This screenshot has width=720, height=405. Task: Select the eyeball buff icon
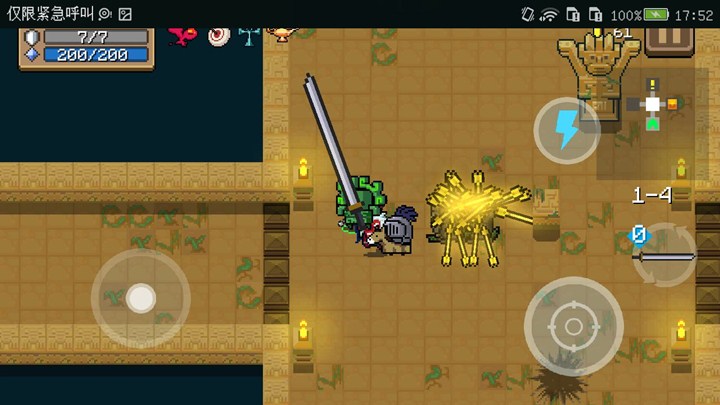tap(219, 36)
